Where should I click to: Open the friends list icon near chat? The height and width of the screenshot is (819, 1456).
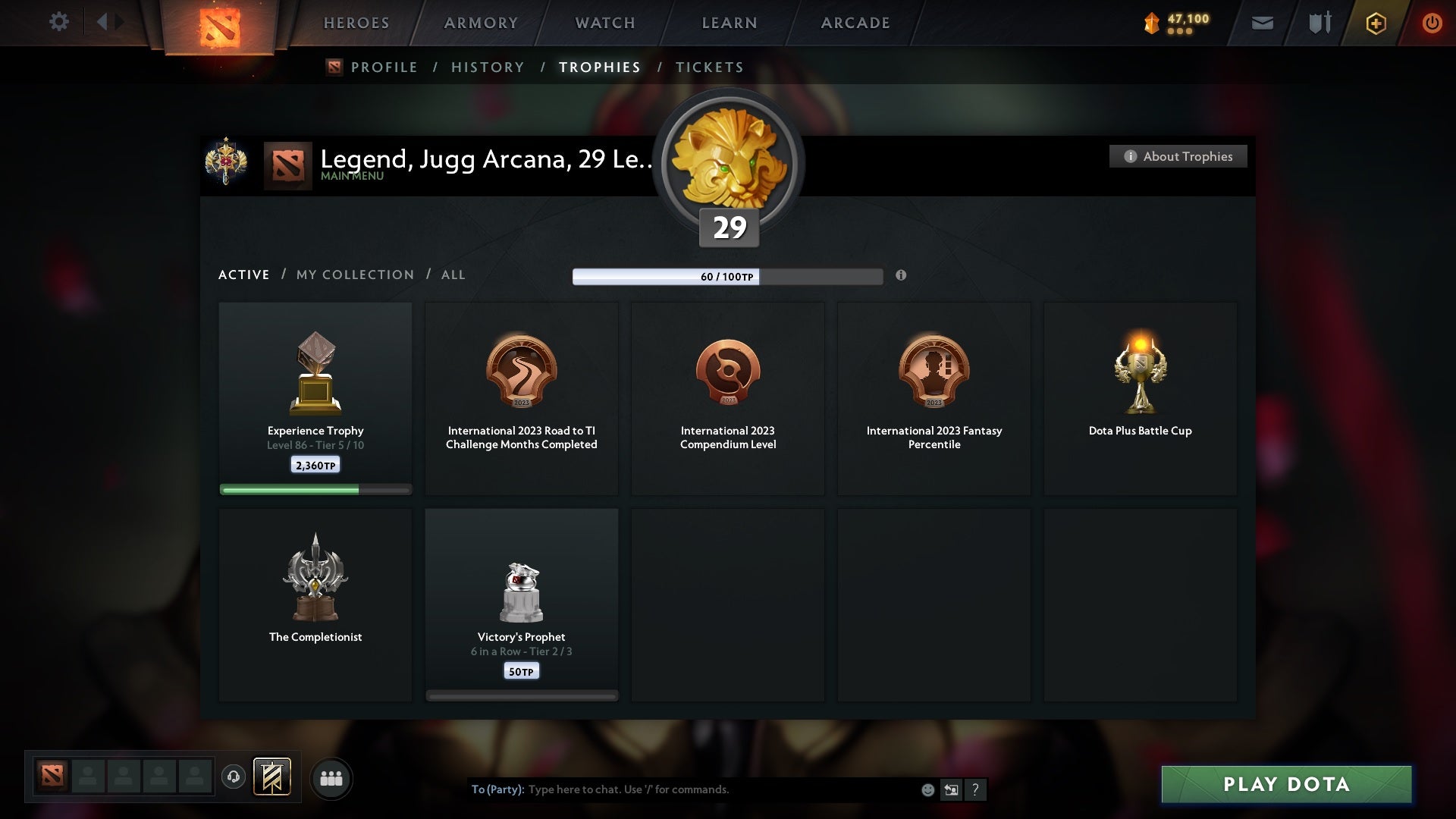click(x=331, y=778)
